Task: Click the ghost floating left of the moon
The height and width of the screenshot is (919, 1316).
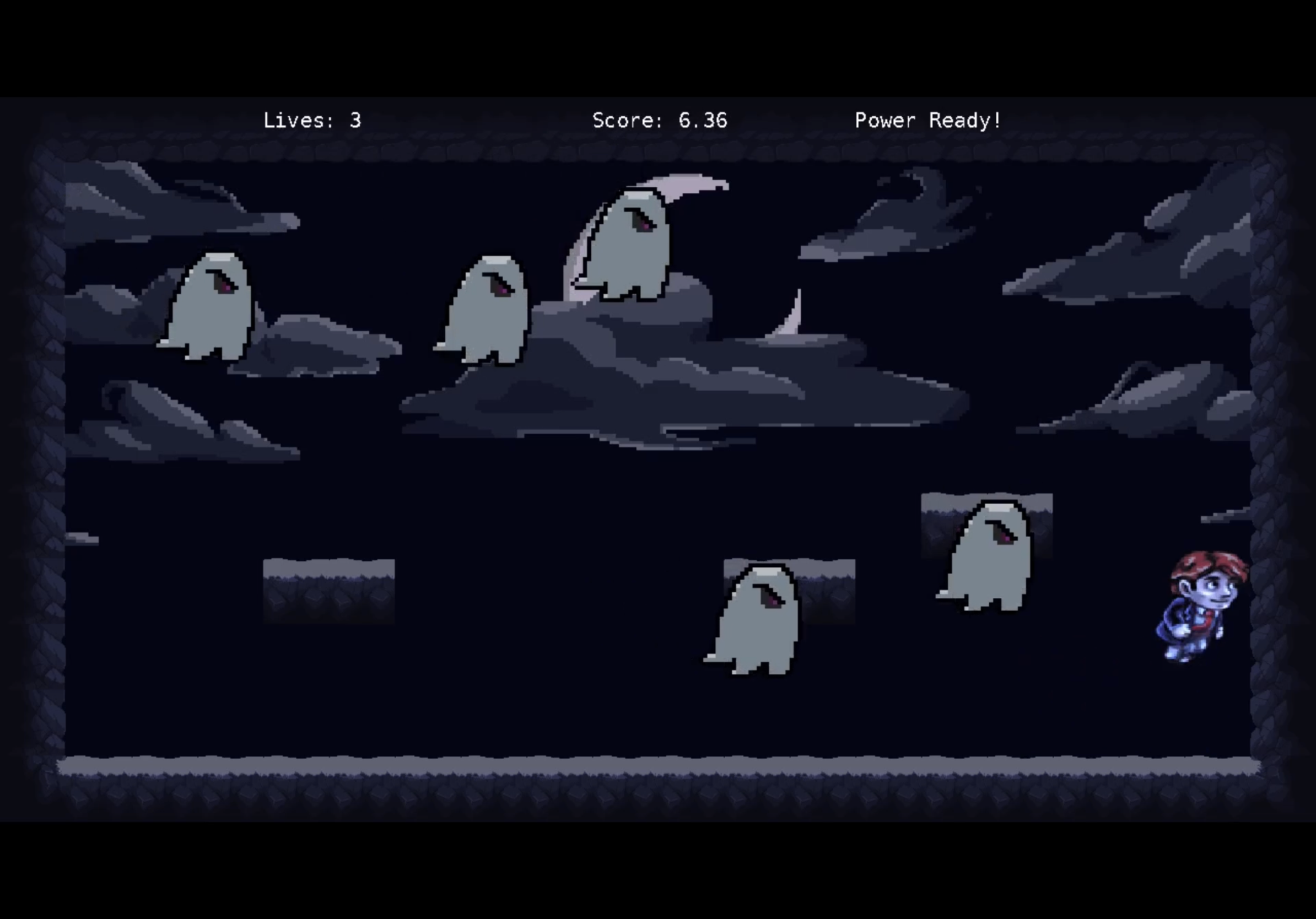Action: [x=490, y=310]
